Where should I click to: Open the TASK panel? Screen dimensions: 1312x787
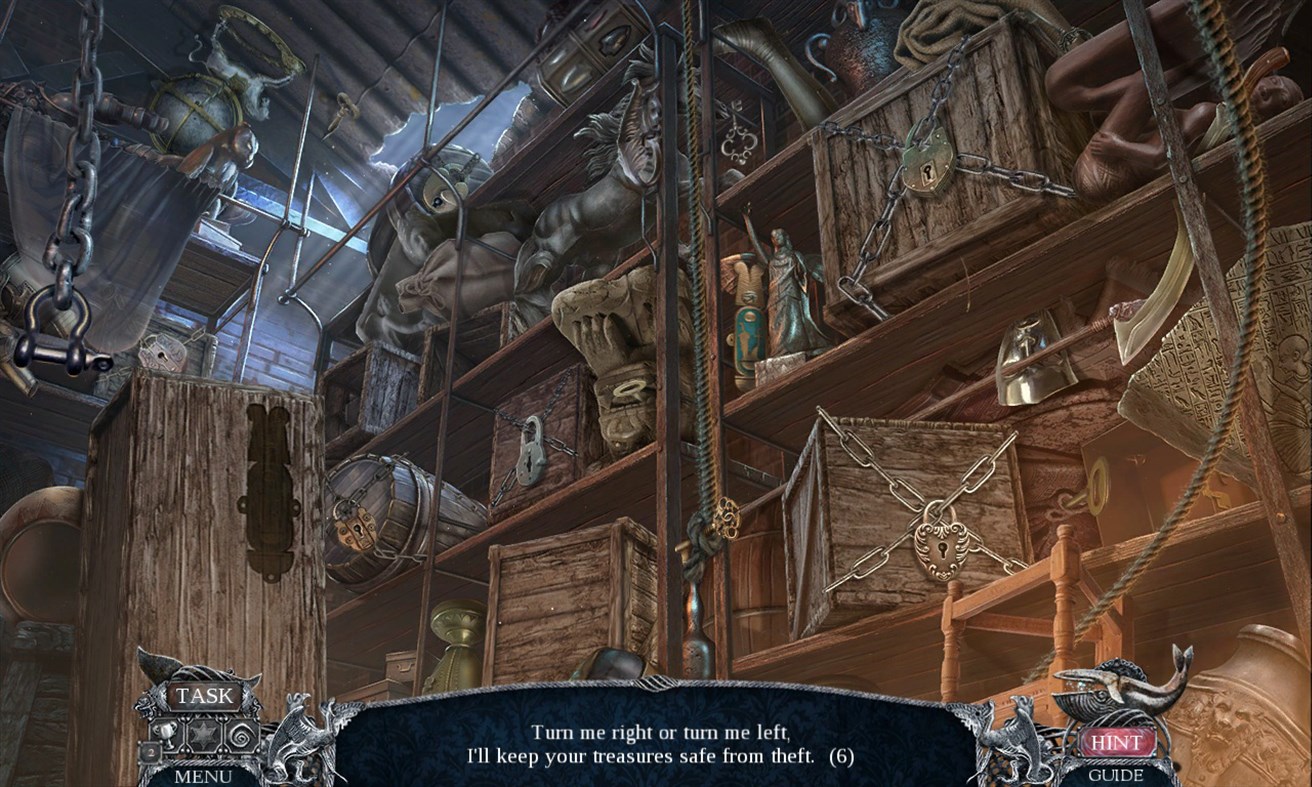click(x=204, y=694)
